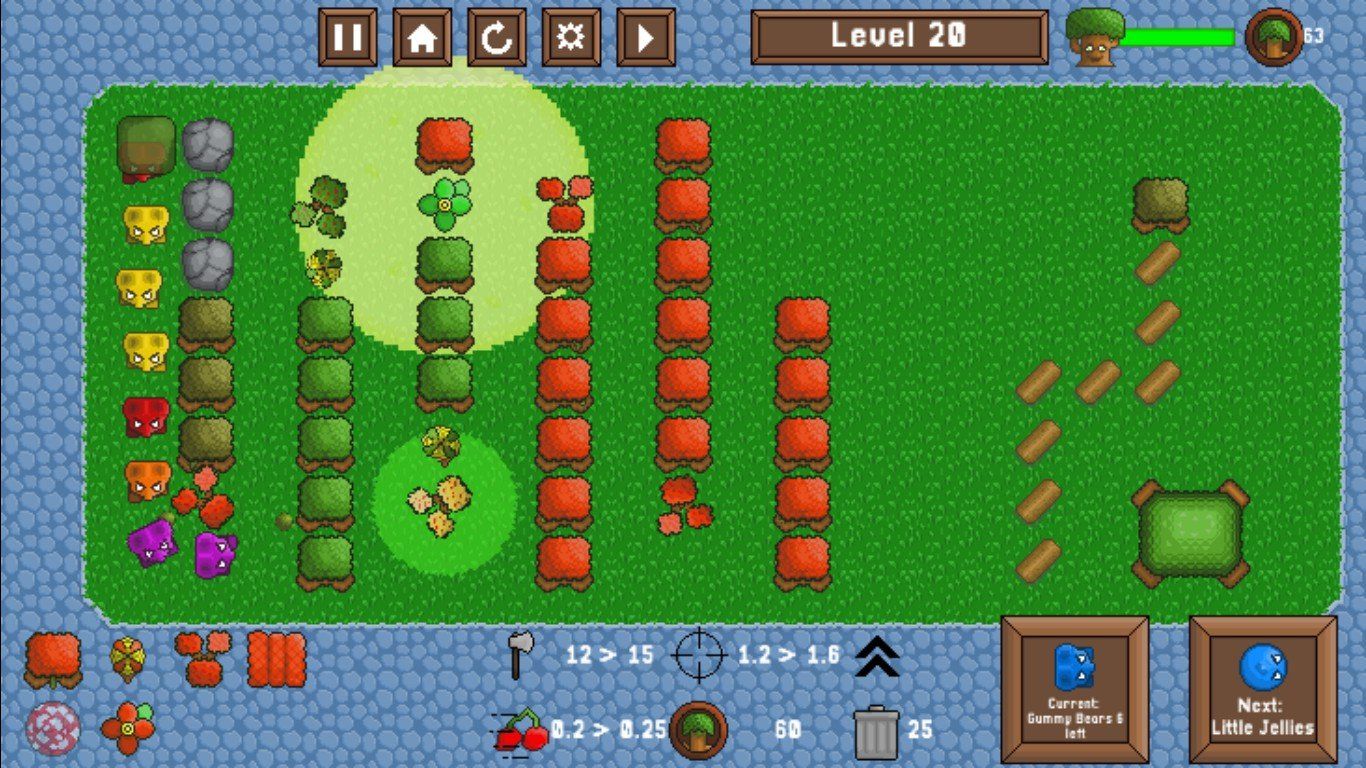
Task: Select the wide red hedge wall
Action: tap(276, 659)
